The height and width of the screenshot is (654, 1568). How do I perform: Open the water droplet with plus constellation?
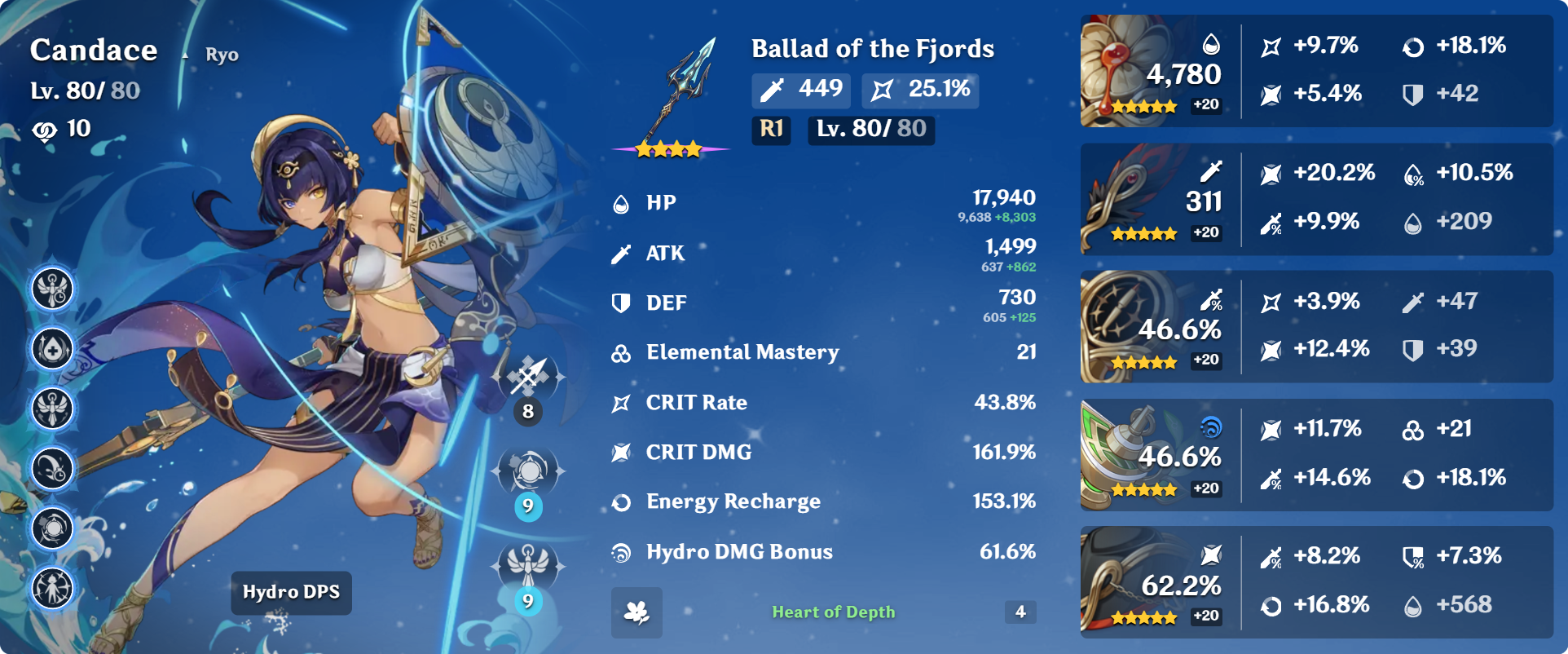(53, 349)
